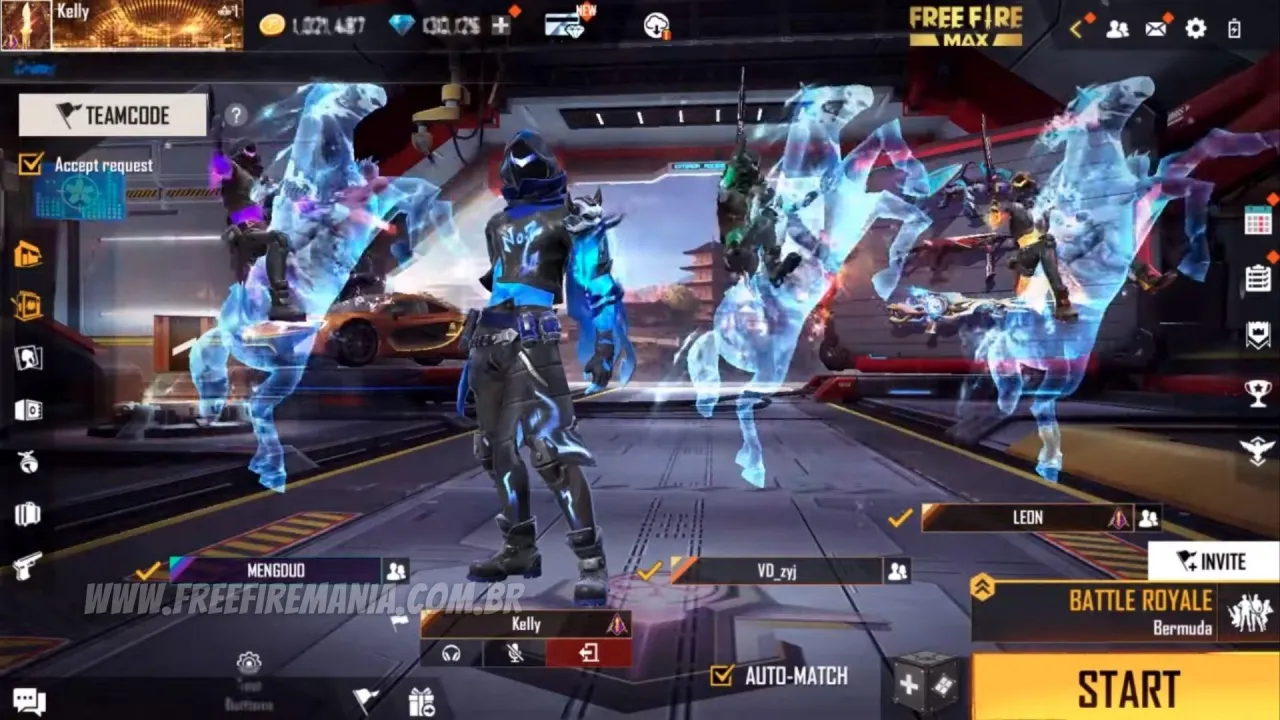The height and width of the screenshot is (720, 1280).
Task: Open the friends list icon
Action: coord(1117,28)
